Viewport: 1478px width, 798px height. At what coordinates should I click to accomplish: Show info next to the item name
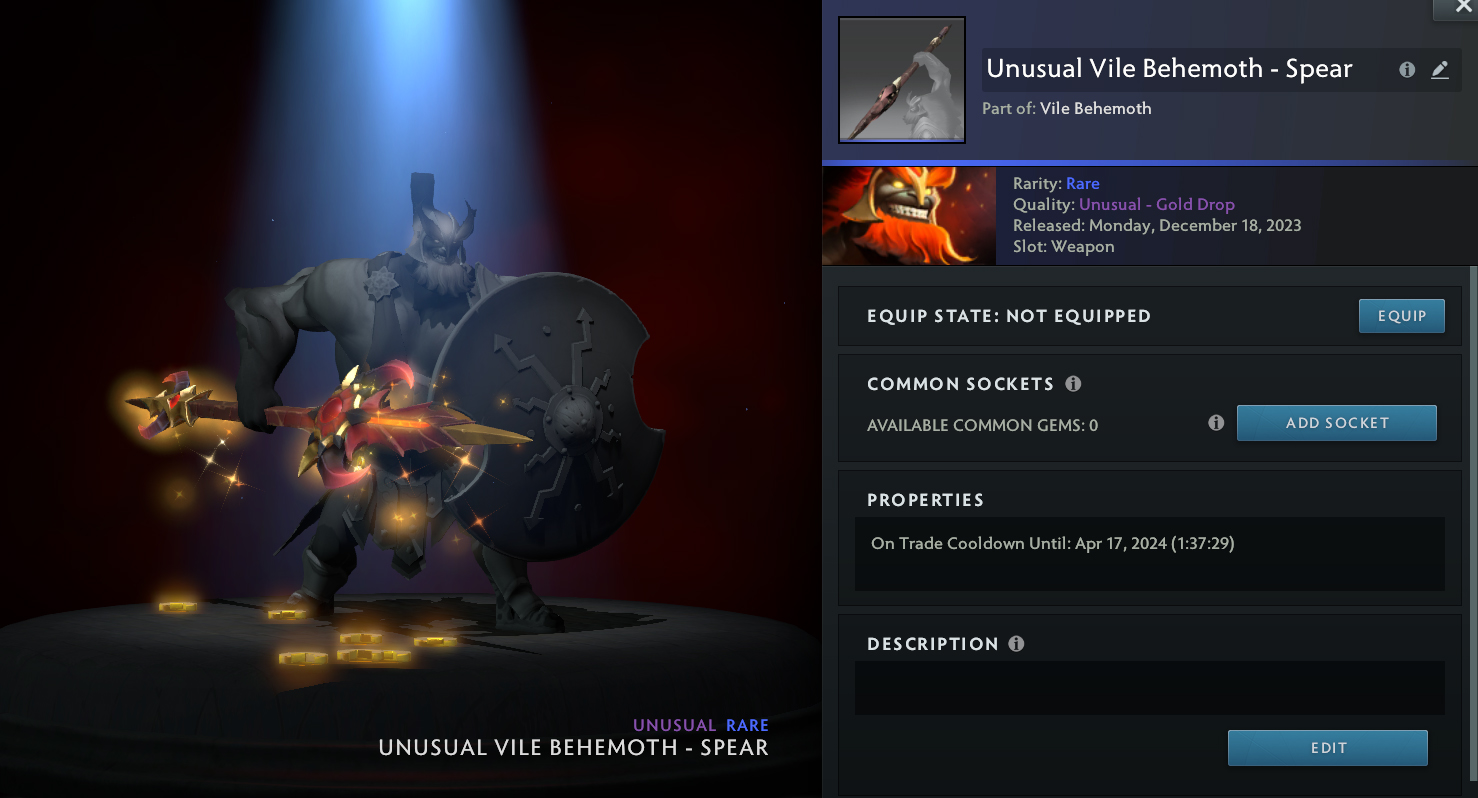(1407, 70)
